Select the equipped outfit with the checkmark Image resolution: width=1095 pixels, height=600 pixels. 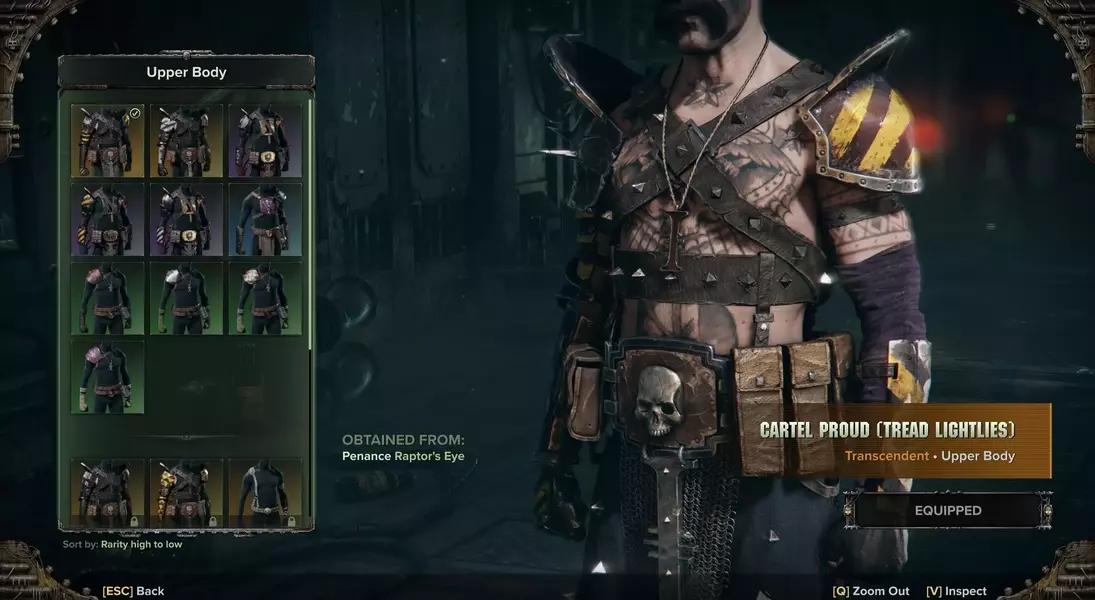107,141
